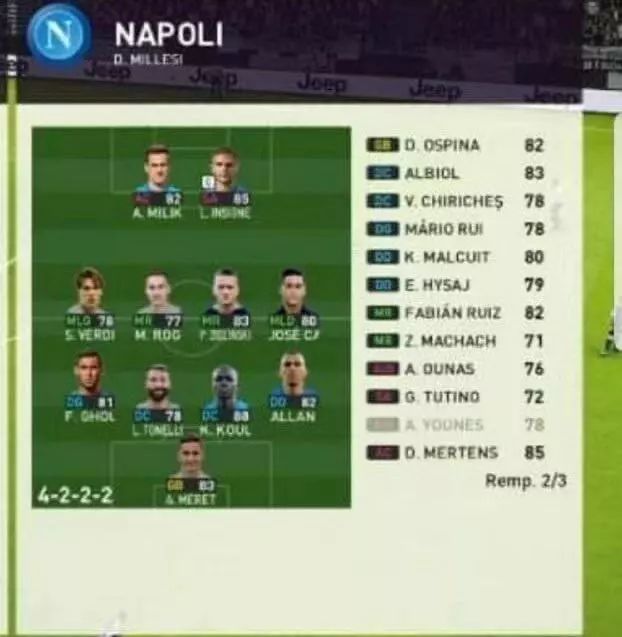Select striker A. Milik on the pitch
This screenshot has height=637, width=622.
[x=156, y=180]
